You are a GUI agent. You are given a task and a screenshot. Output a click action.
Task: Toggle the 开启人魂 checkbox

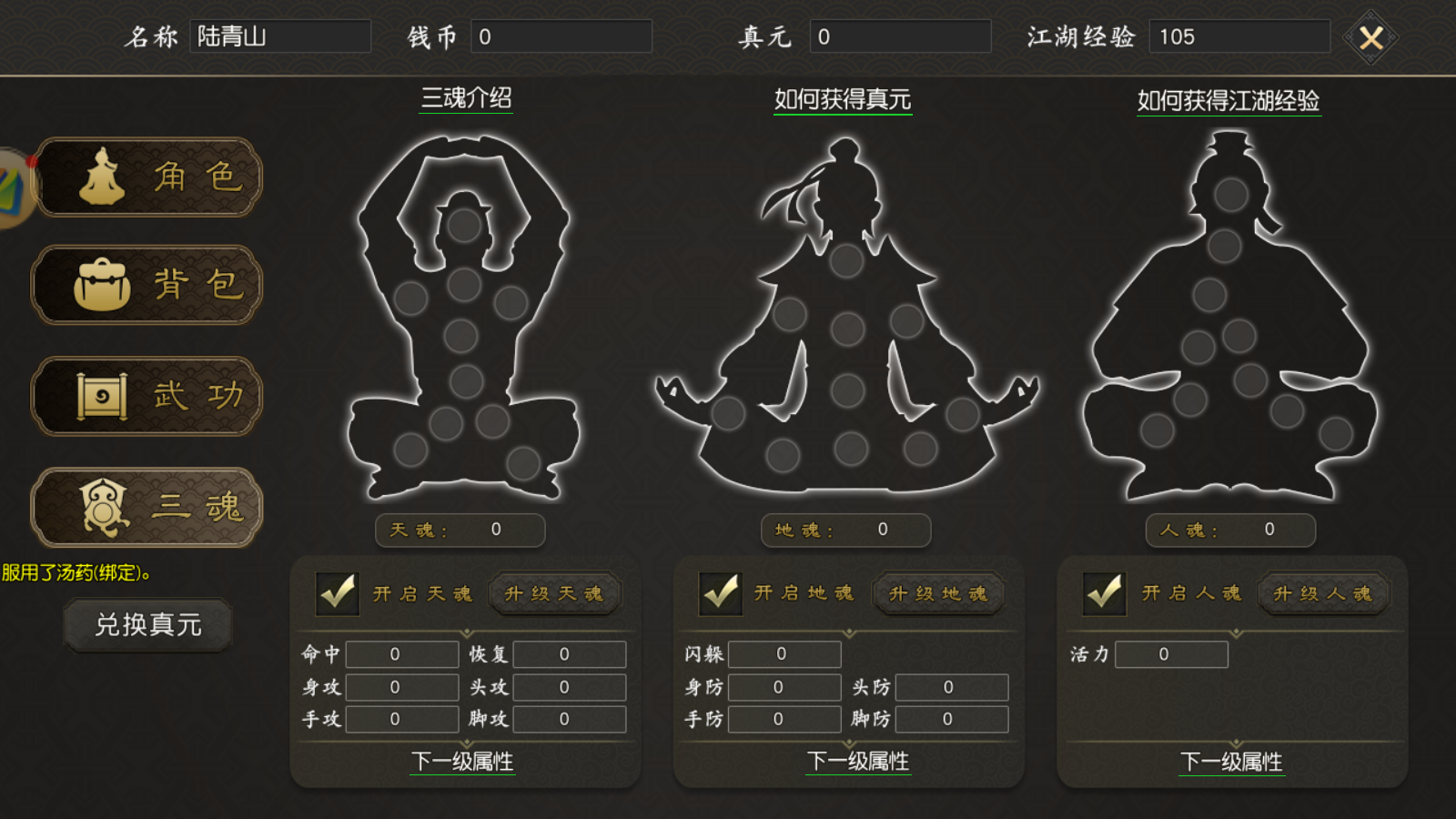(x=1105, y=593)
